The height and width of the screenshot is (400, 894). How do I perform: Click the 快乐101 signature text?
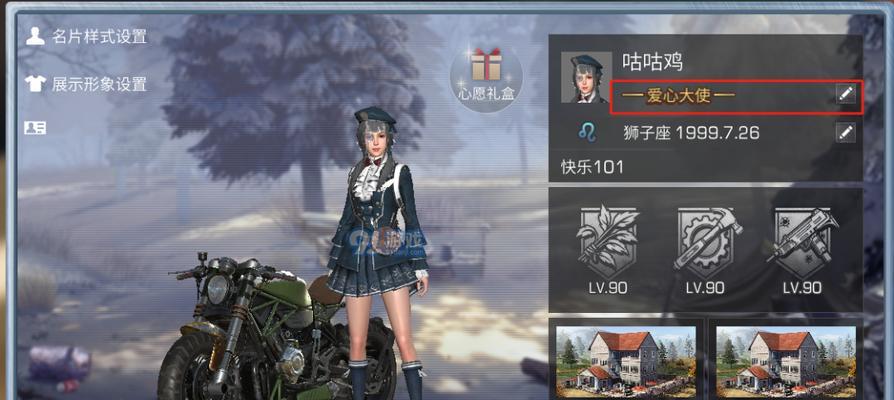[x=593, y=166]
